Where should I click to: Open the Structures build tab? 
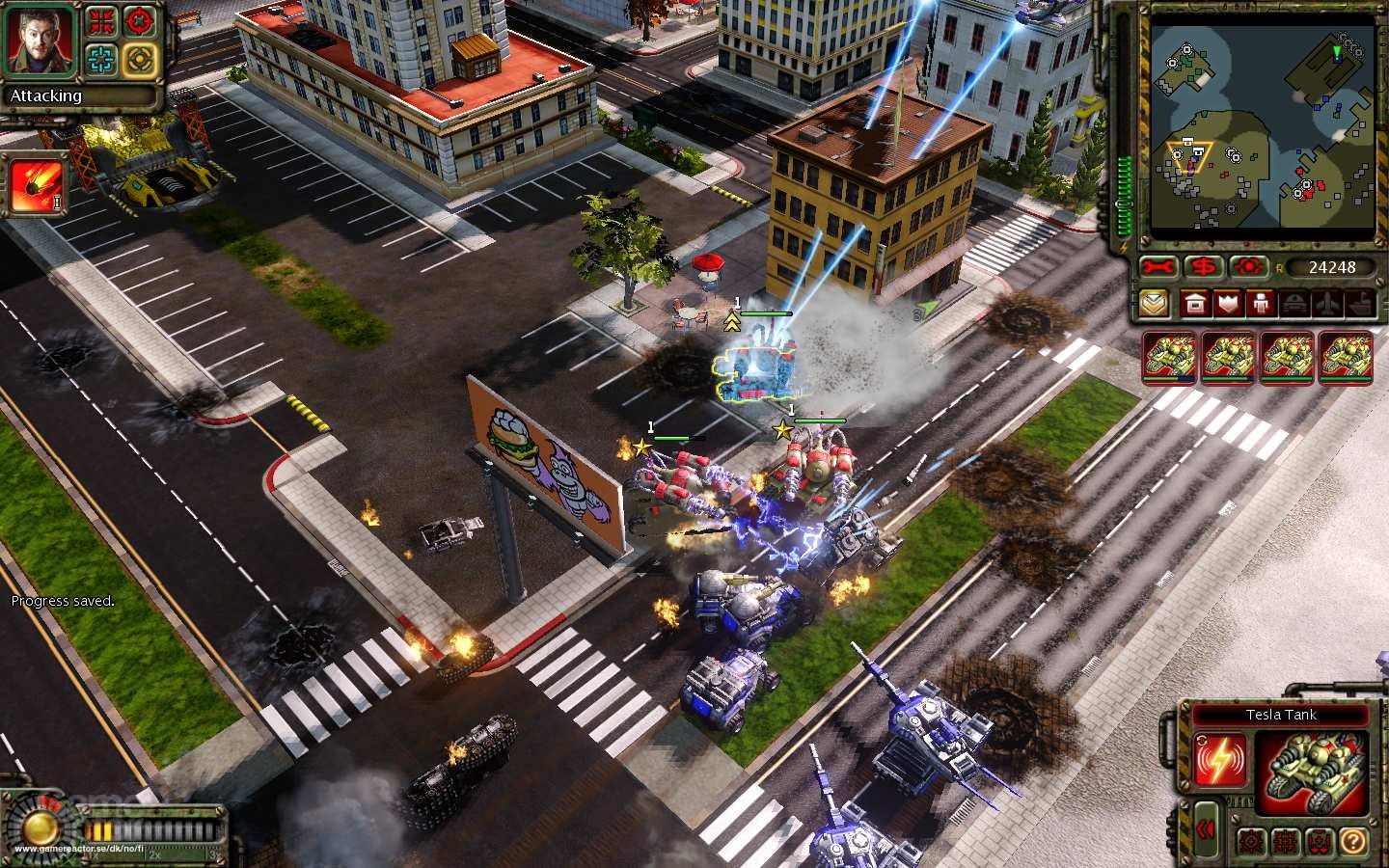(1195, 304)
